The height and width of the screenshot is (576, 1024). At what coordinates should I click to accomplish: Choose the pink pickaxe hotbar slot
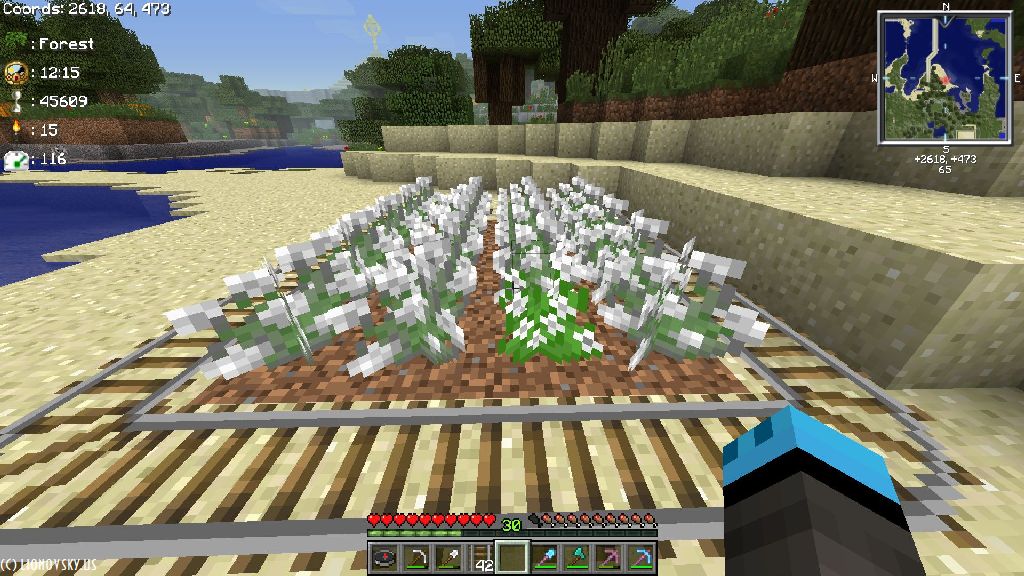[x=608, y=558]
